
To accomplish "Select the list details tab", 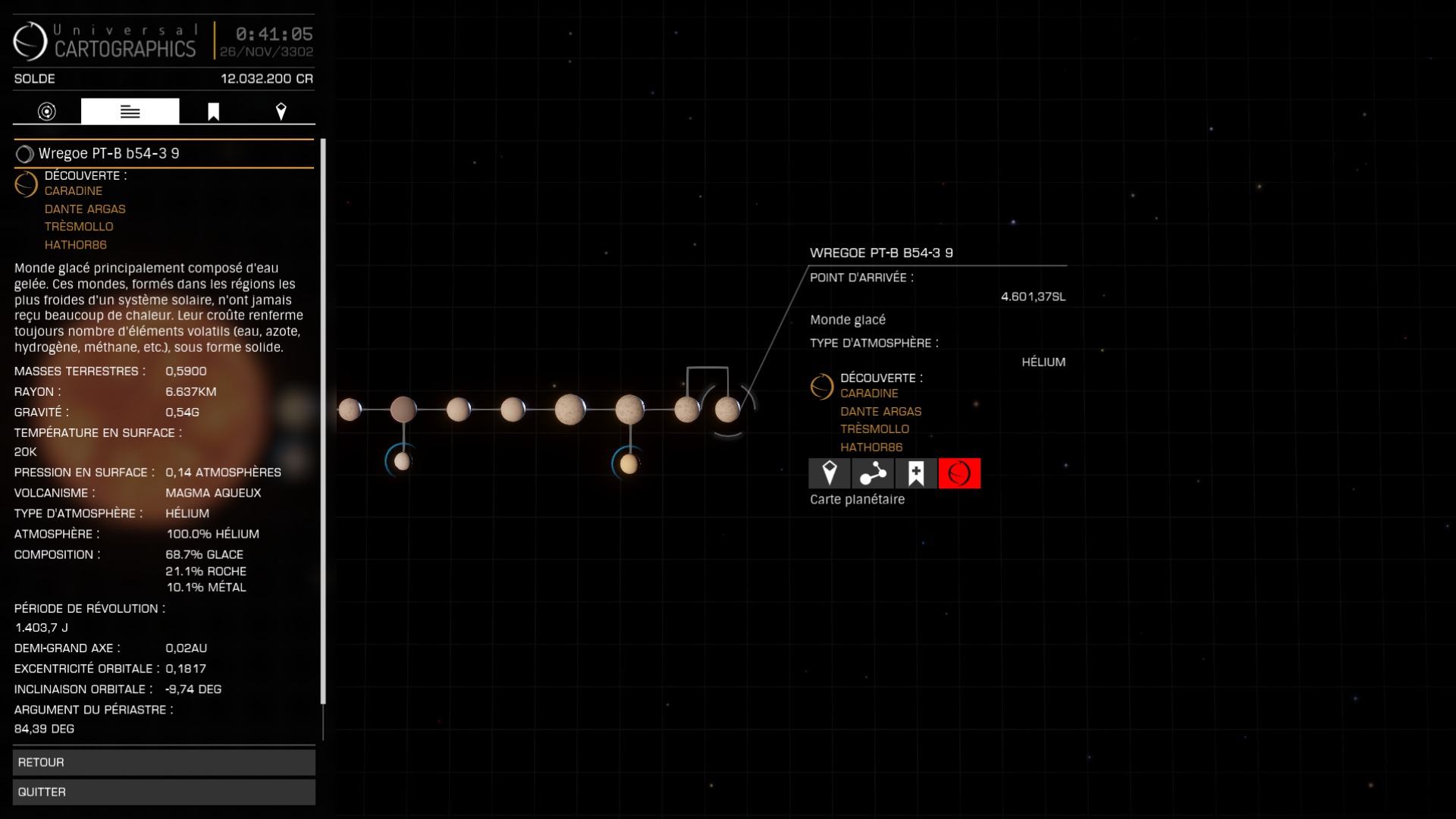I will pyautogui.click(x=130, y=111).
